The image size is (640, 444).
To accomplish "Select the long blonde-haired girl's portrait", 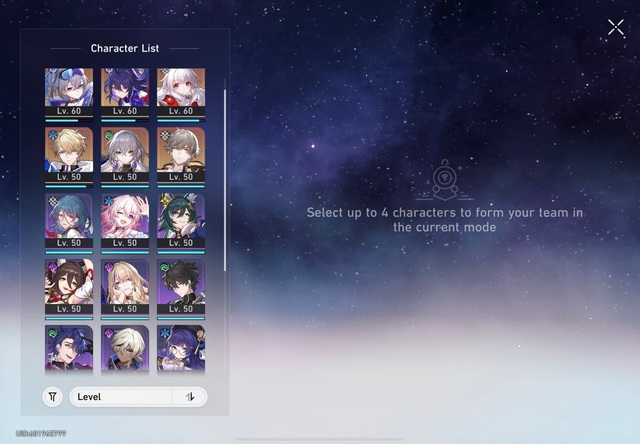I will pos(125,284).
